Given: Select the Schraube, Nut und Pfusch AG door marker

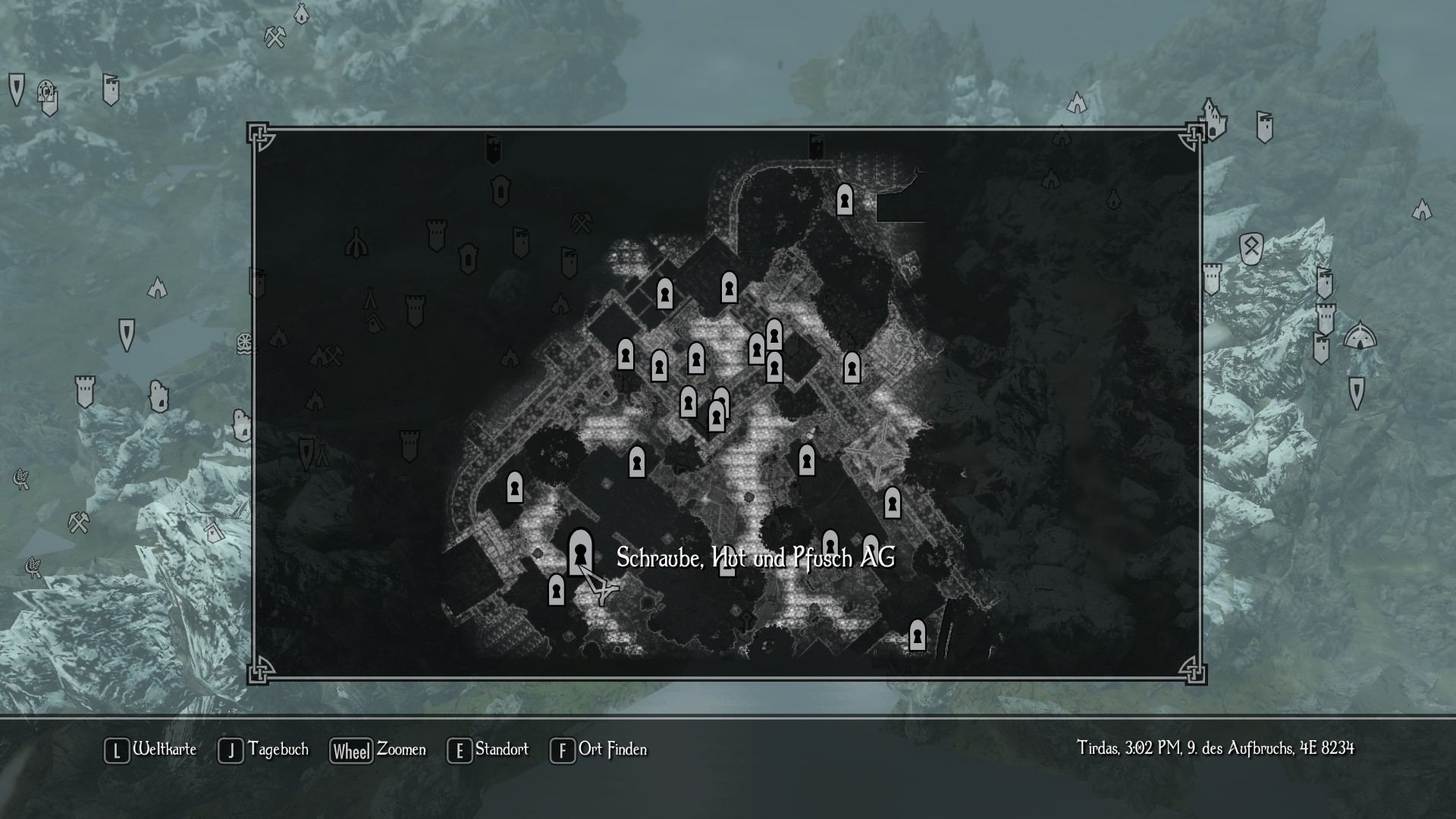Looking at the screenshot, I should (580, 551).
